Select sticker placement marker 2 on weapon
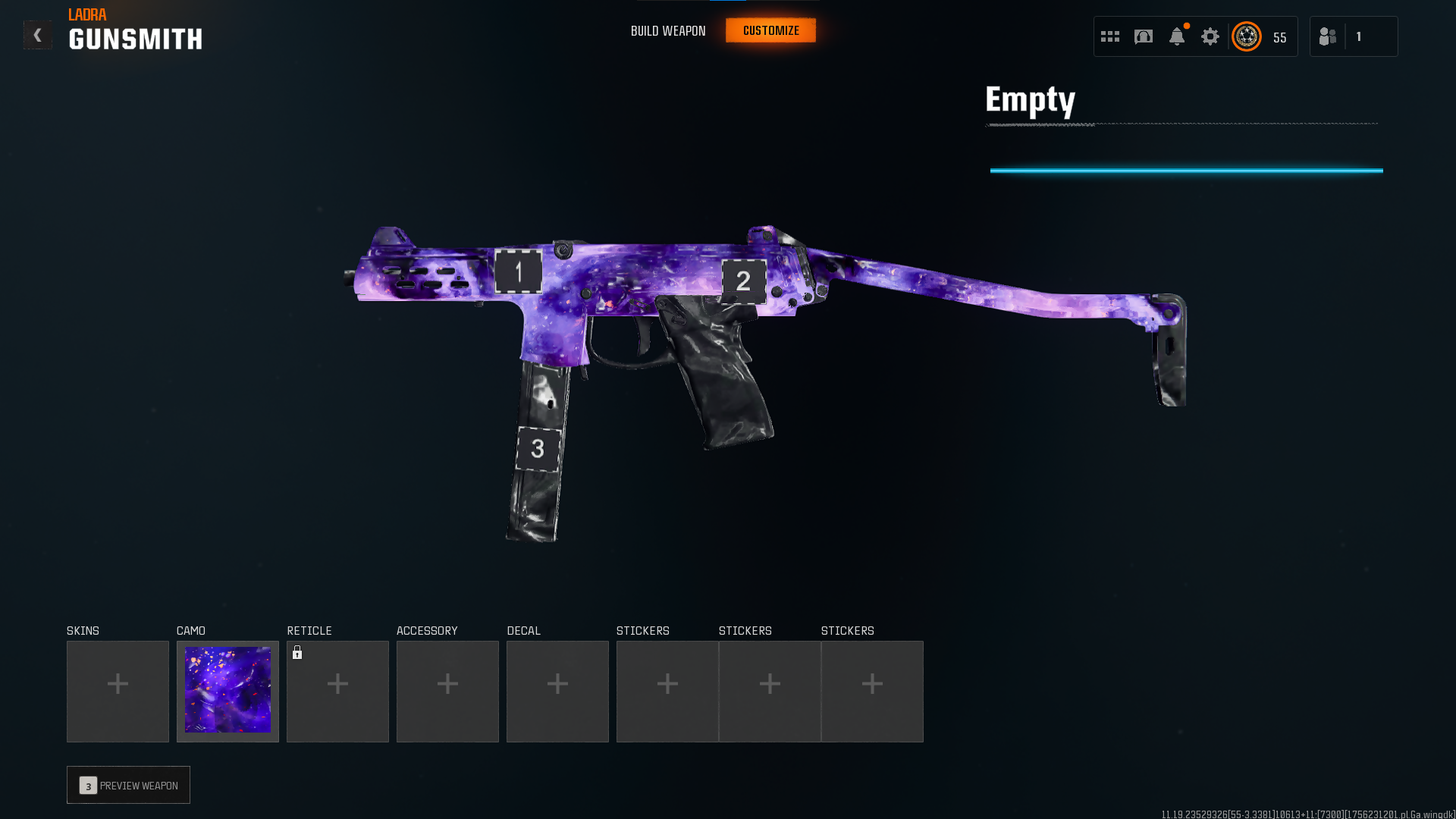This screenshot has height=819, width=1456. [x=743, y=281]
